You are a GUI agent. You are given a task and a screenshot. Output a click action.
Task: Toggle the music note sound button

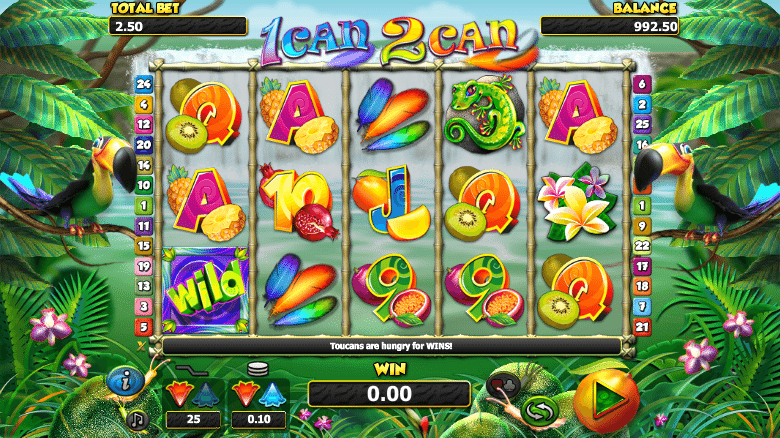(137, 416)
